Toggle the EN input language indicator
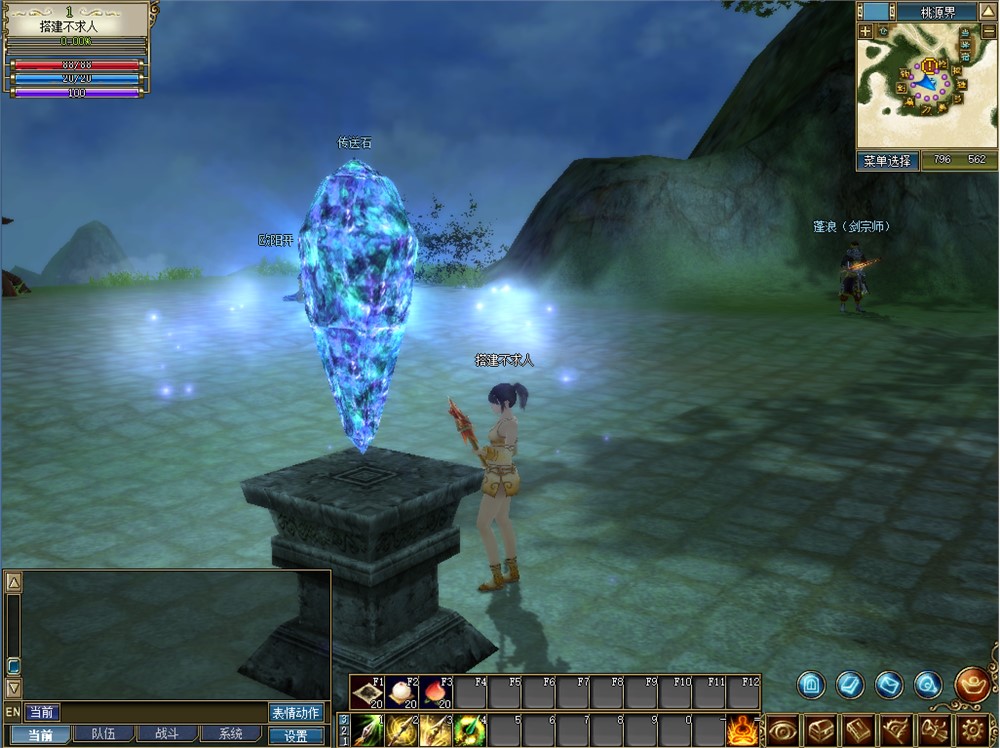The width and height of the screenshot is (1000, 748). pyautogui.click(x=12, y=712)
